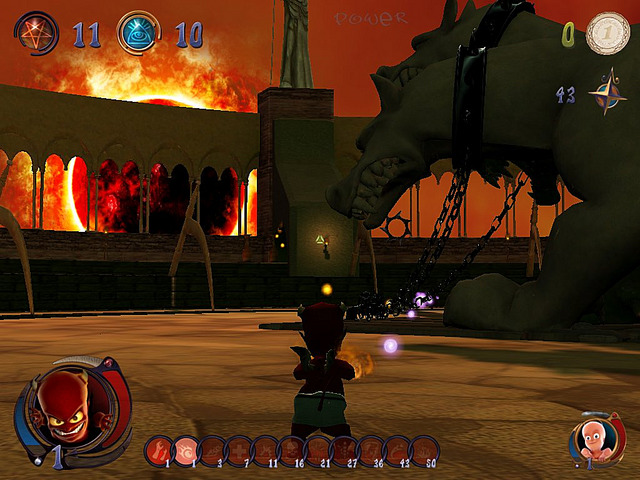This screenshot has width=640, height=480.
Task: Click the silver coin icon
Action: [x=607, y=33]
